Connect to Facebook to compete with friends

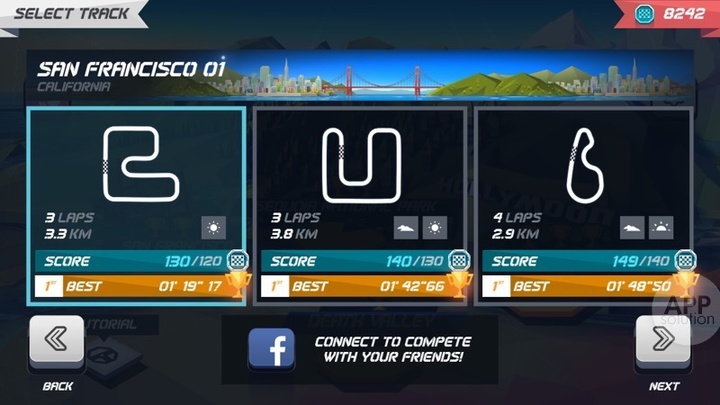358,349
